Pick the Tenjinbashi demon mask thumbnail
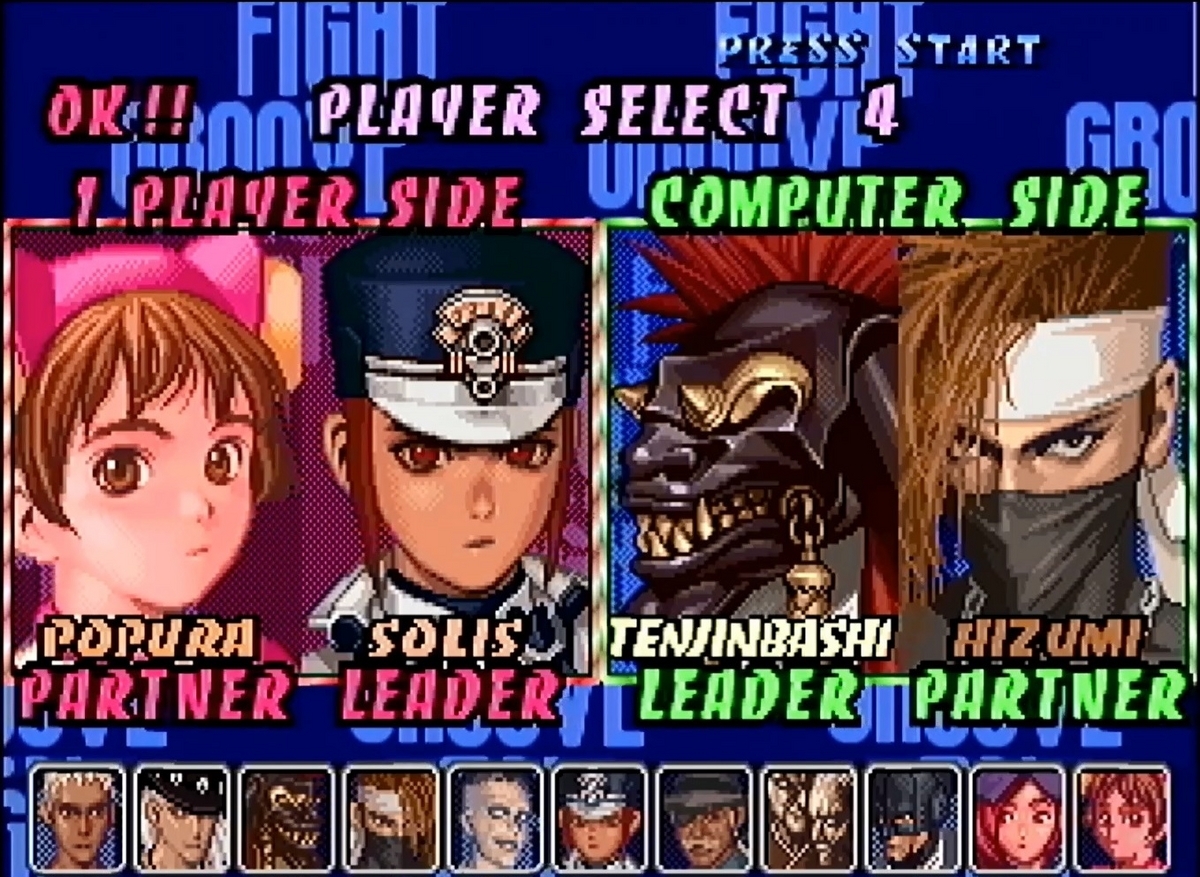 pos(286,817)
